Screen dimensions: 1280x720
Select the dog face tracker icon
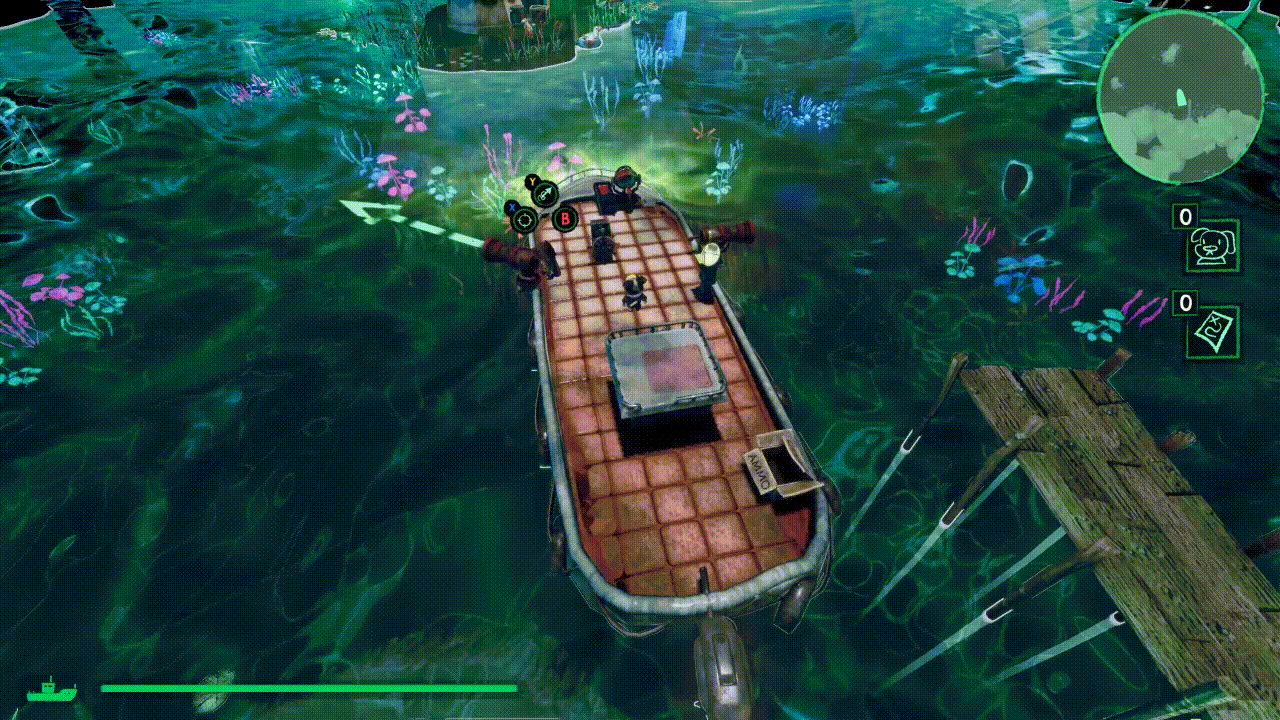coord(1213,246)
